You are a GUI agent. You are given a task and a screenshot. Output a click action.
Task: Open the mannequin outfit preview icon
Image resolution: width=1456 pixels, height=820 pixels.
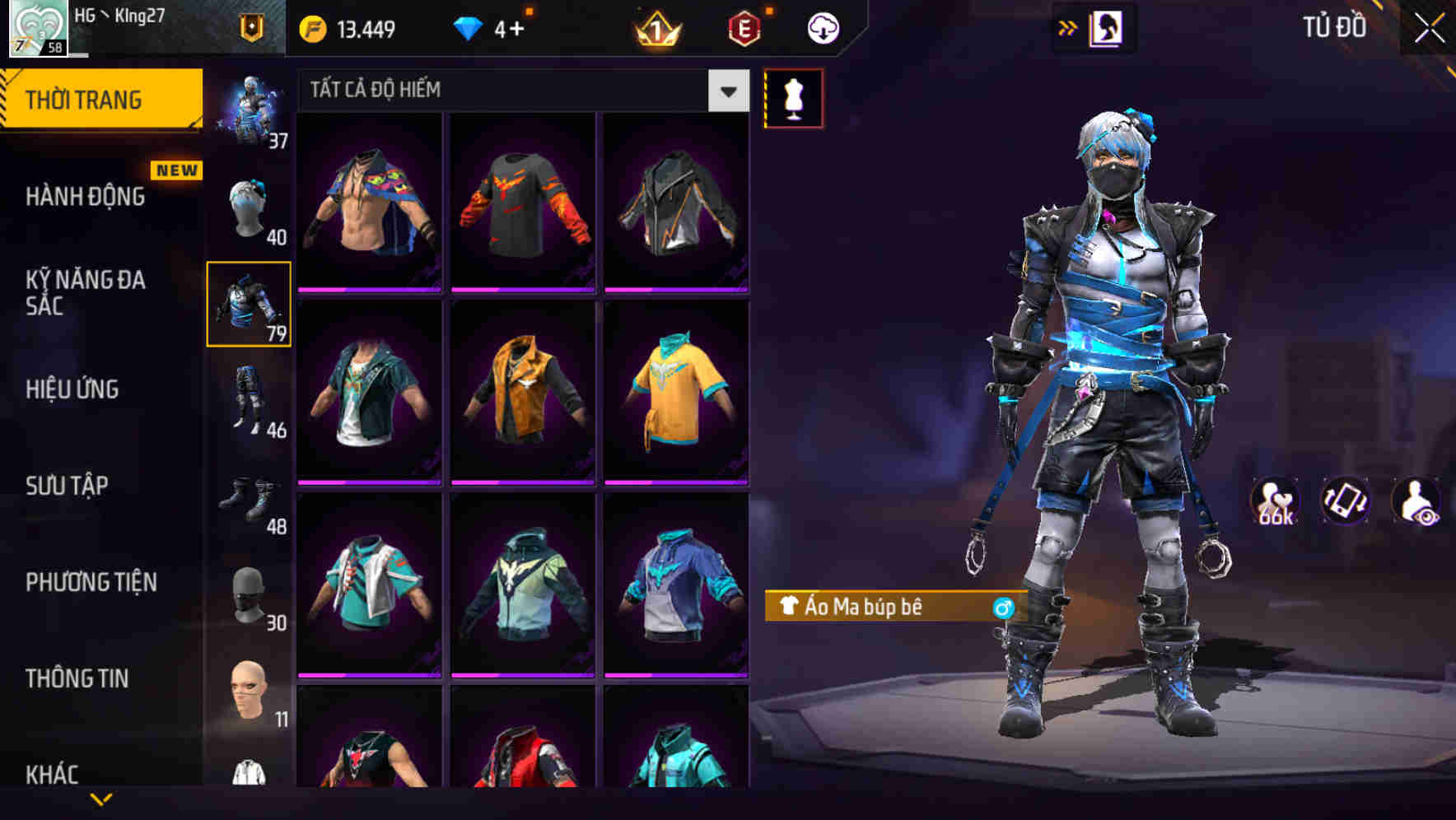794,98
